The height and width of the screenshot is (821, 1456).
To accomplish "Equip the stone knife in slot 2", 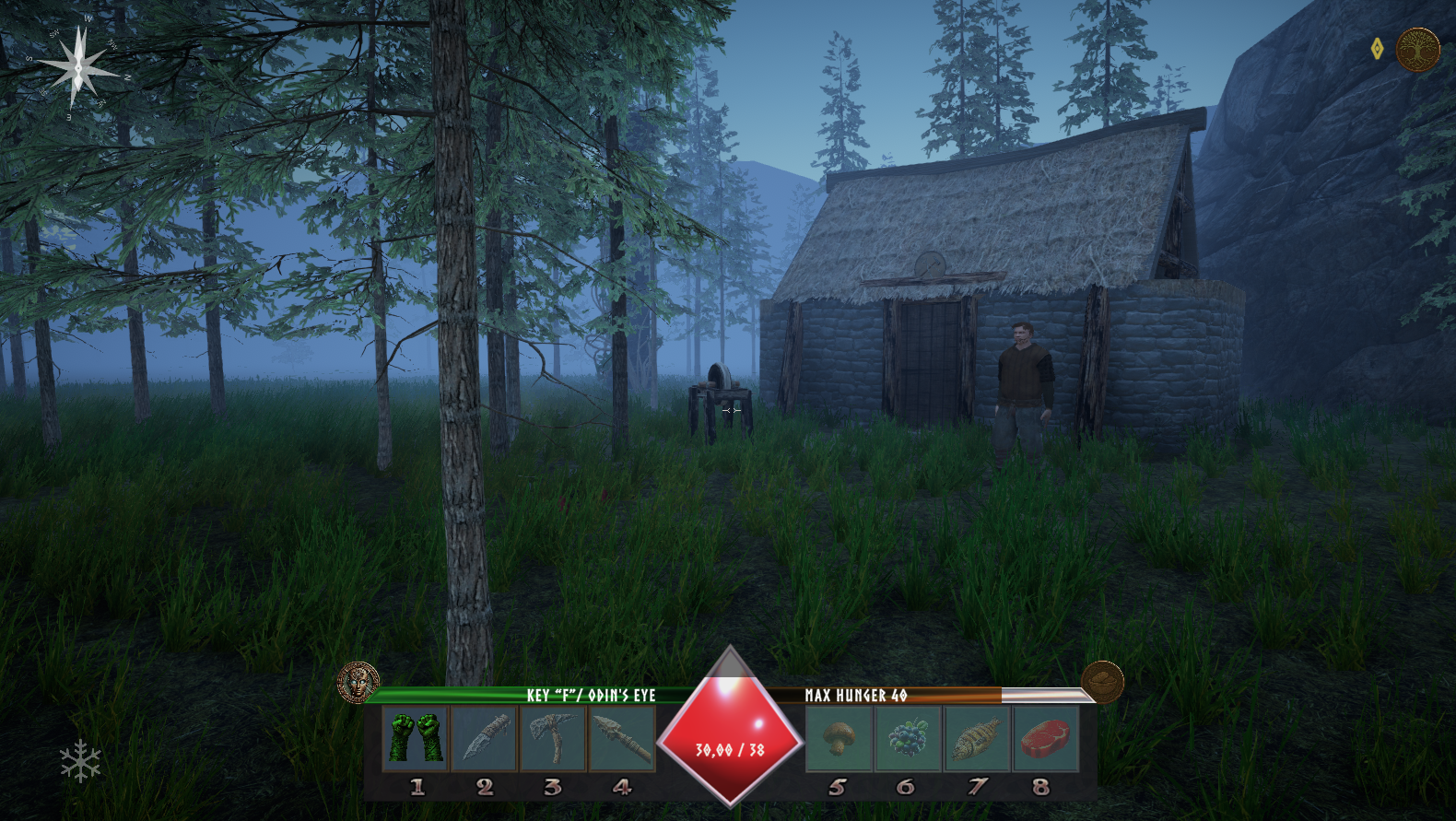I will coord(485,738).
